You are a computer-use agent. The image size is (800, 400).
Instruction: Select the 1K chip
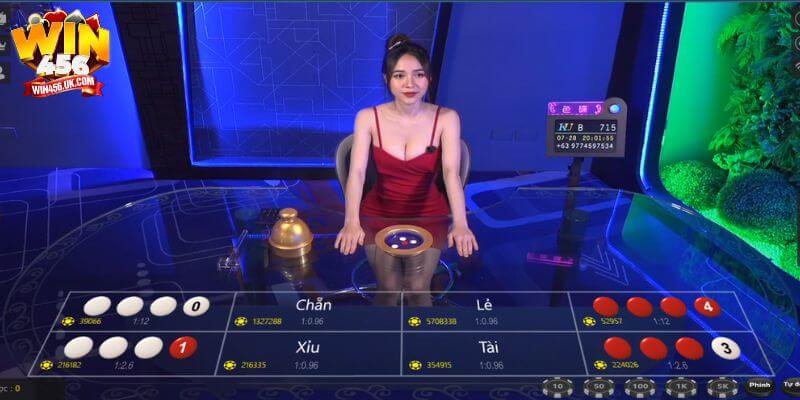pyautogui.click(x=677, y=387)
